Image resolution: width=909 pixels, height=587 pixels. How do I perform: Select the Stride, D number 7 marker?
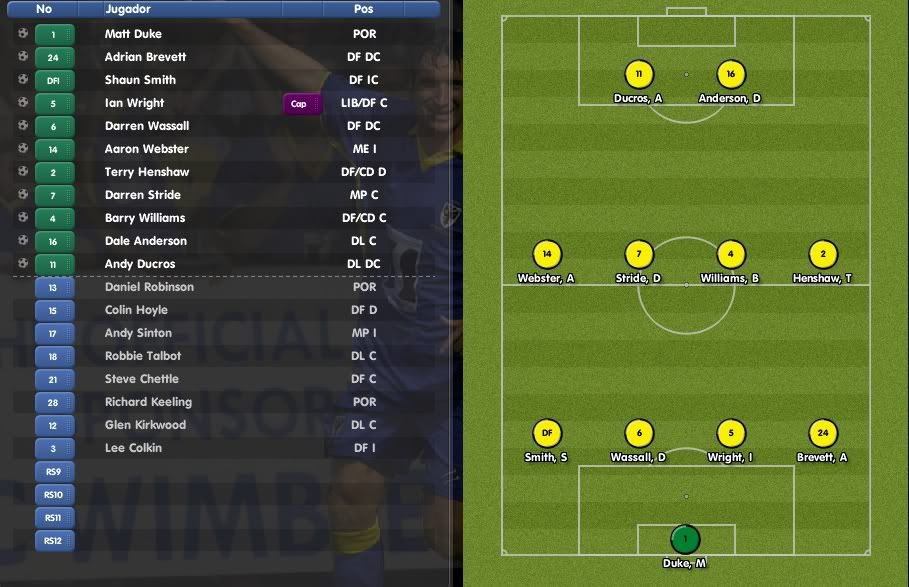639,254
